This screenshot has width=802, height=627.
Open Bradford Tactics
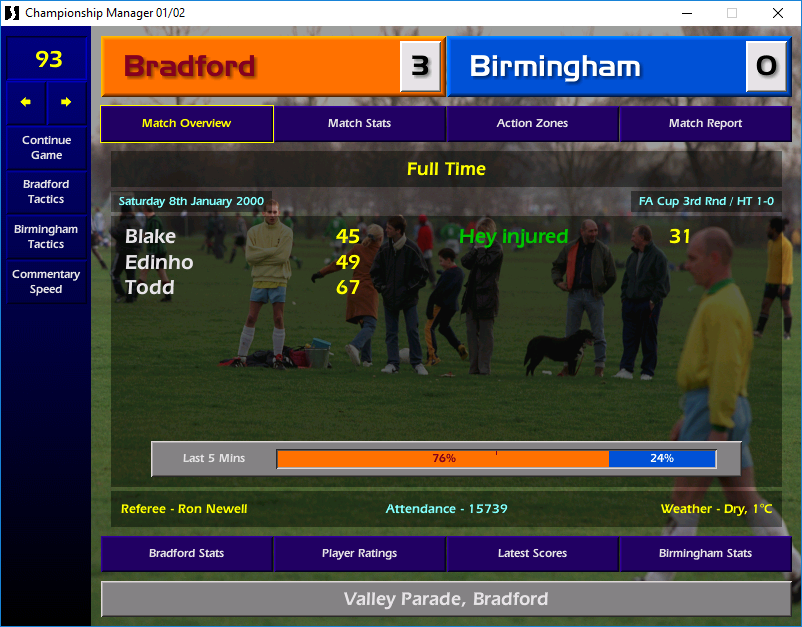[46, 192]
